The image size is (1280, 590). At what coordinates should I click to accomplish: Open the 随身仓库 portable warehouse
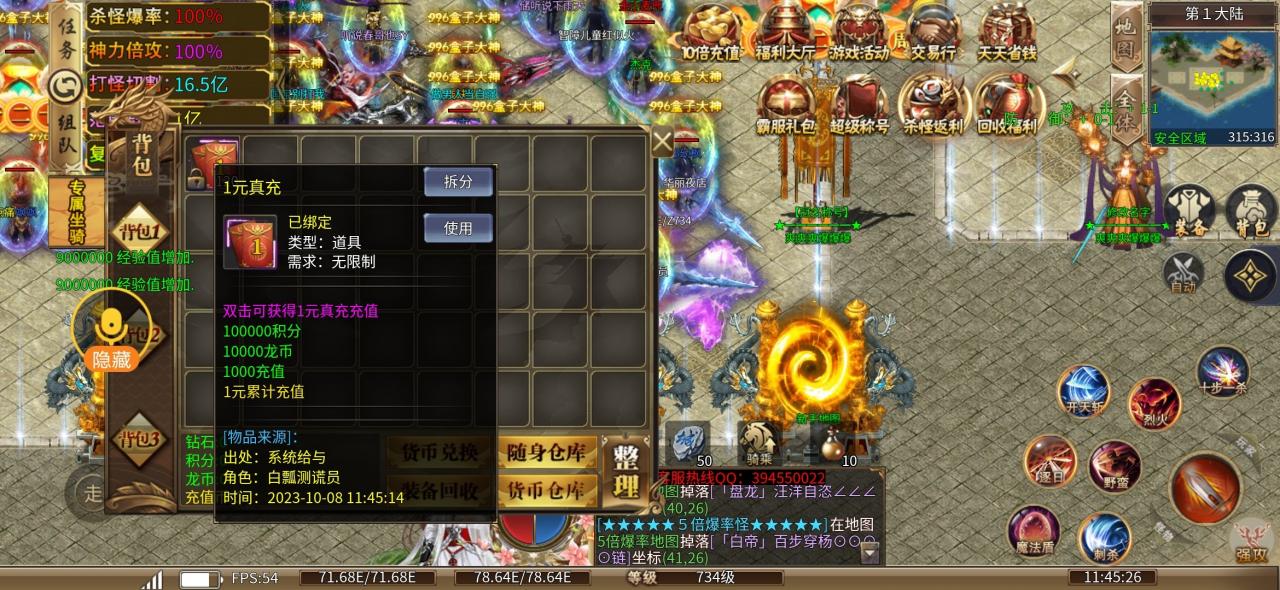546,453
